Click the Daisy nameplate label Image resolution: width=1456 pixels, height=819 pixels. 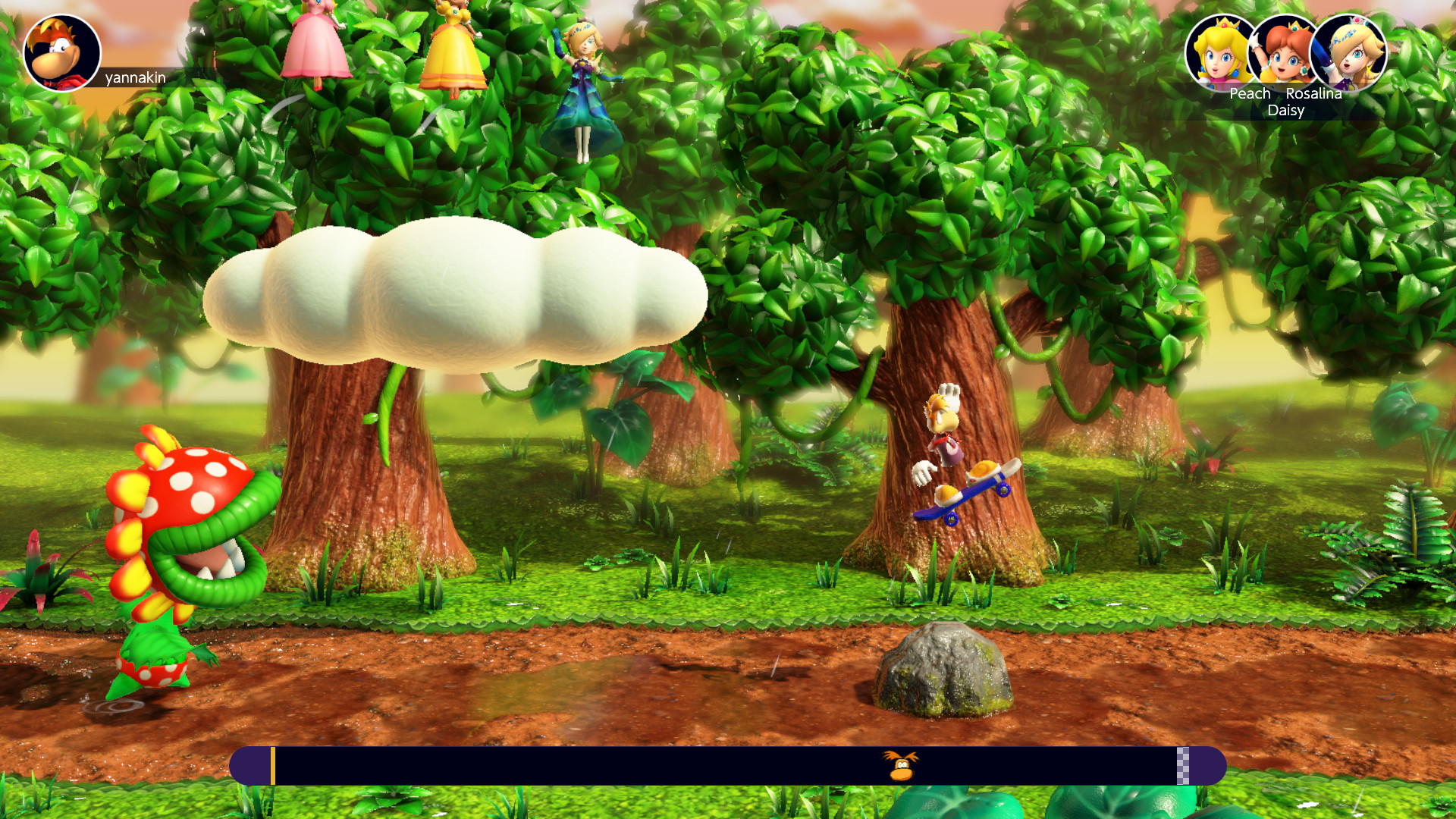1286,111
